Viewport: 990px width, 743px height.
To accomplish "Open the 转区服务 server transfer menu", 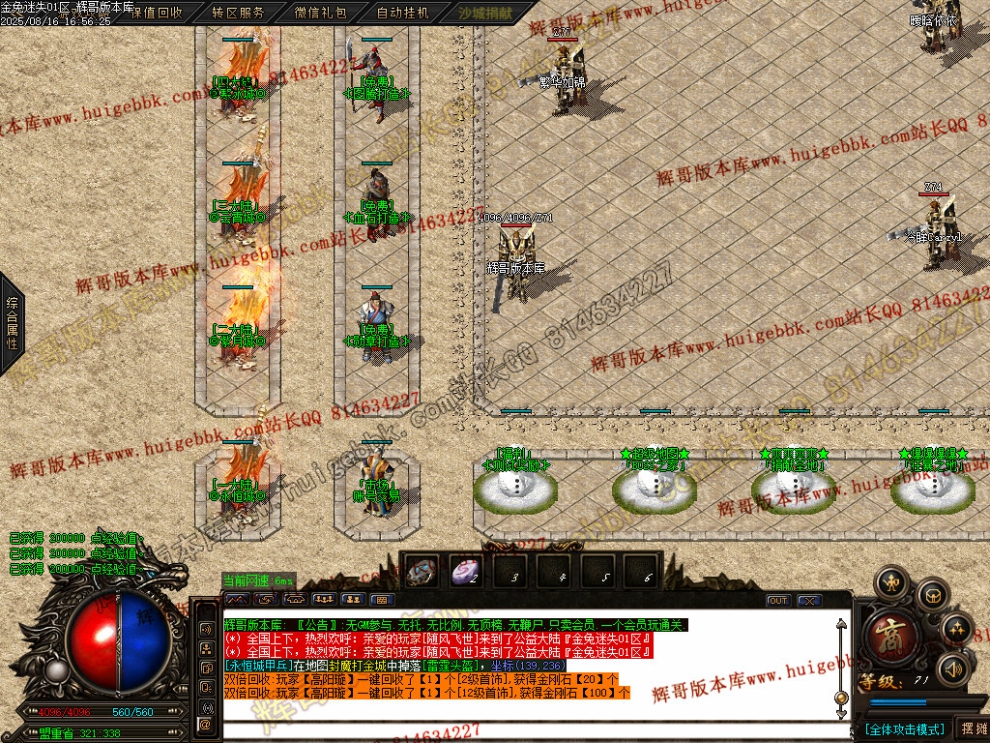I will [239, 13].
